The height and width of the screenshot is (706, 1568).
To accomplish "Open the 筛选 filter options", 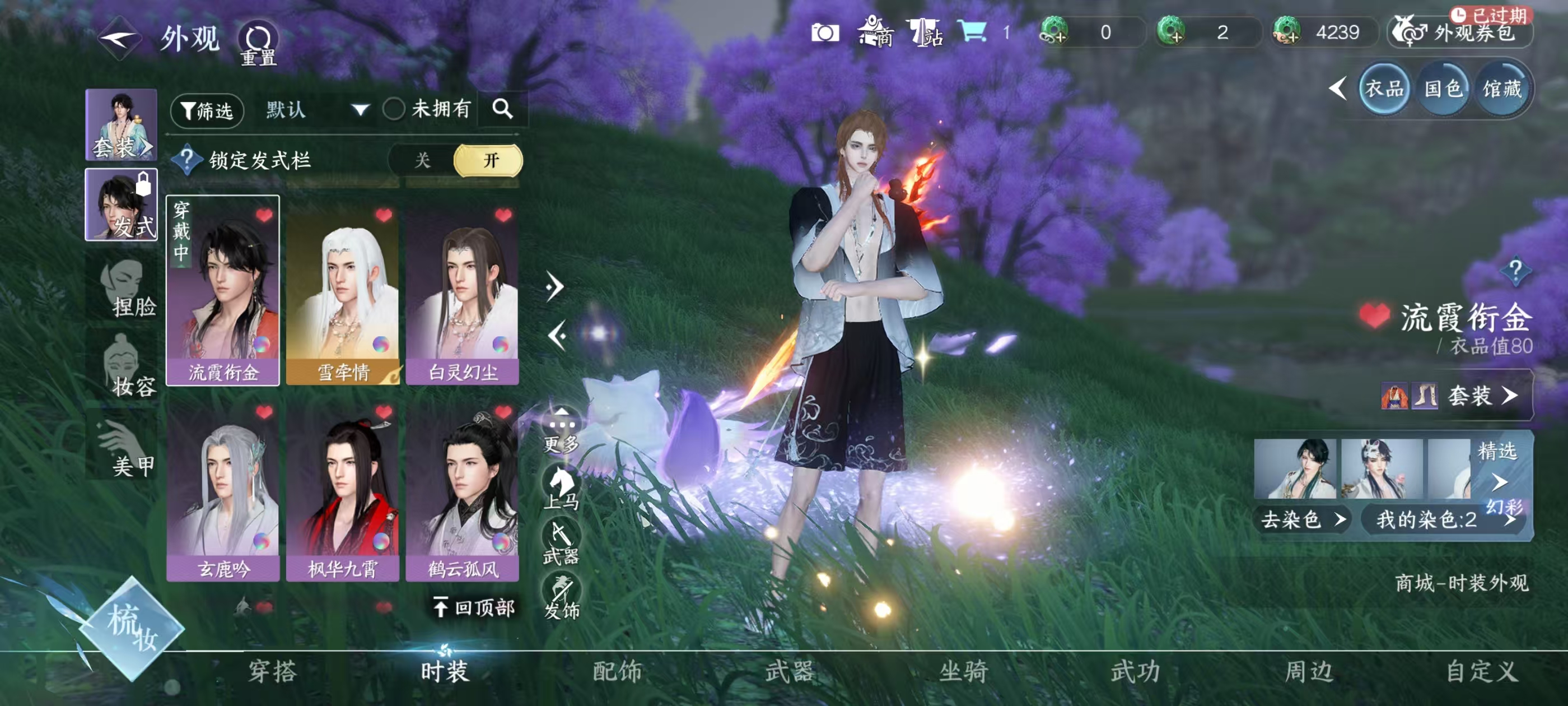I will point(207,110).
